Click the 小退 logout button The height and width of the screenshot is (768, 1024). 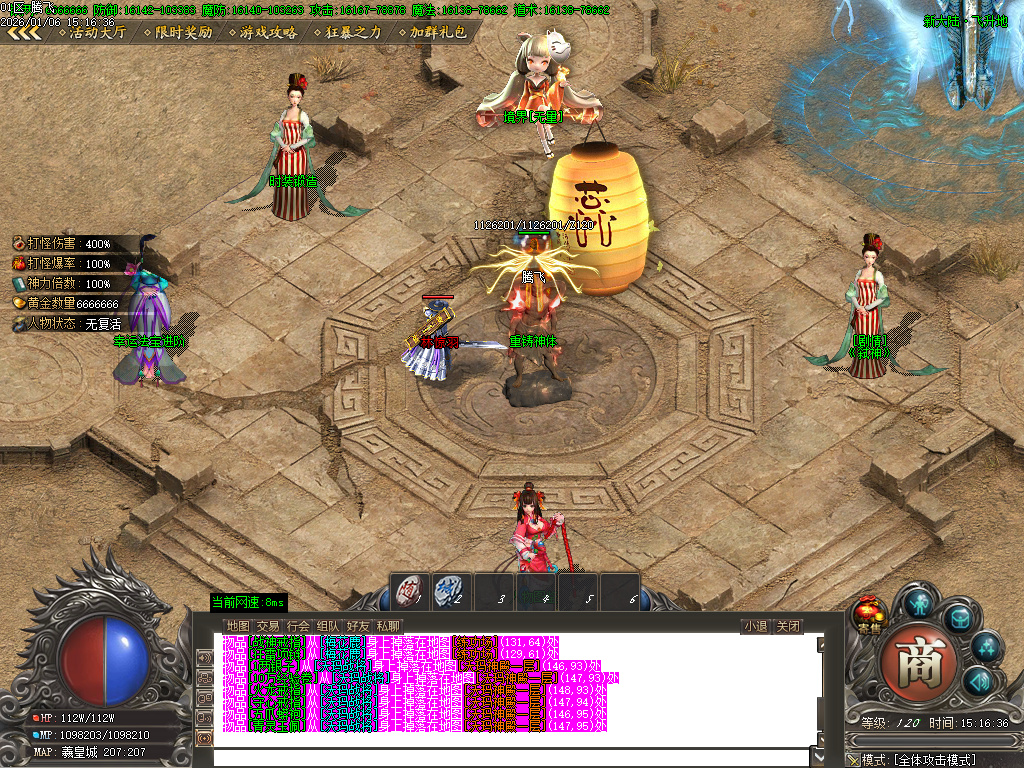(755, 627)
